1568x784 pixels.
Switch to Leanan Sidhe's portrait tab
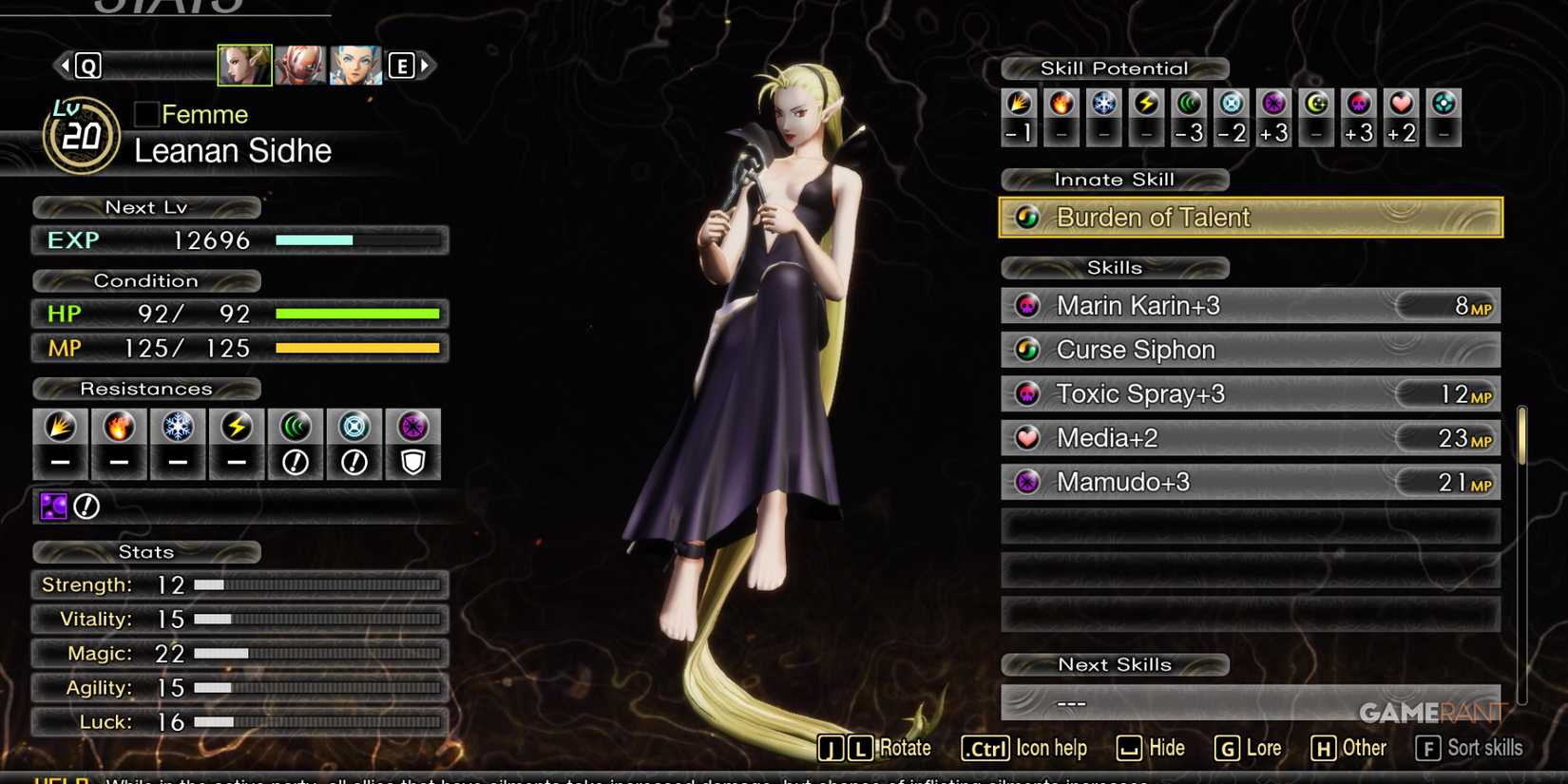point(244,65)
